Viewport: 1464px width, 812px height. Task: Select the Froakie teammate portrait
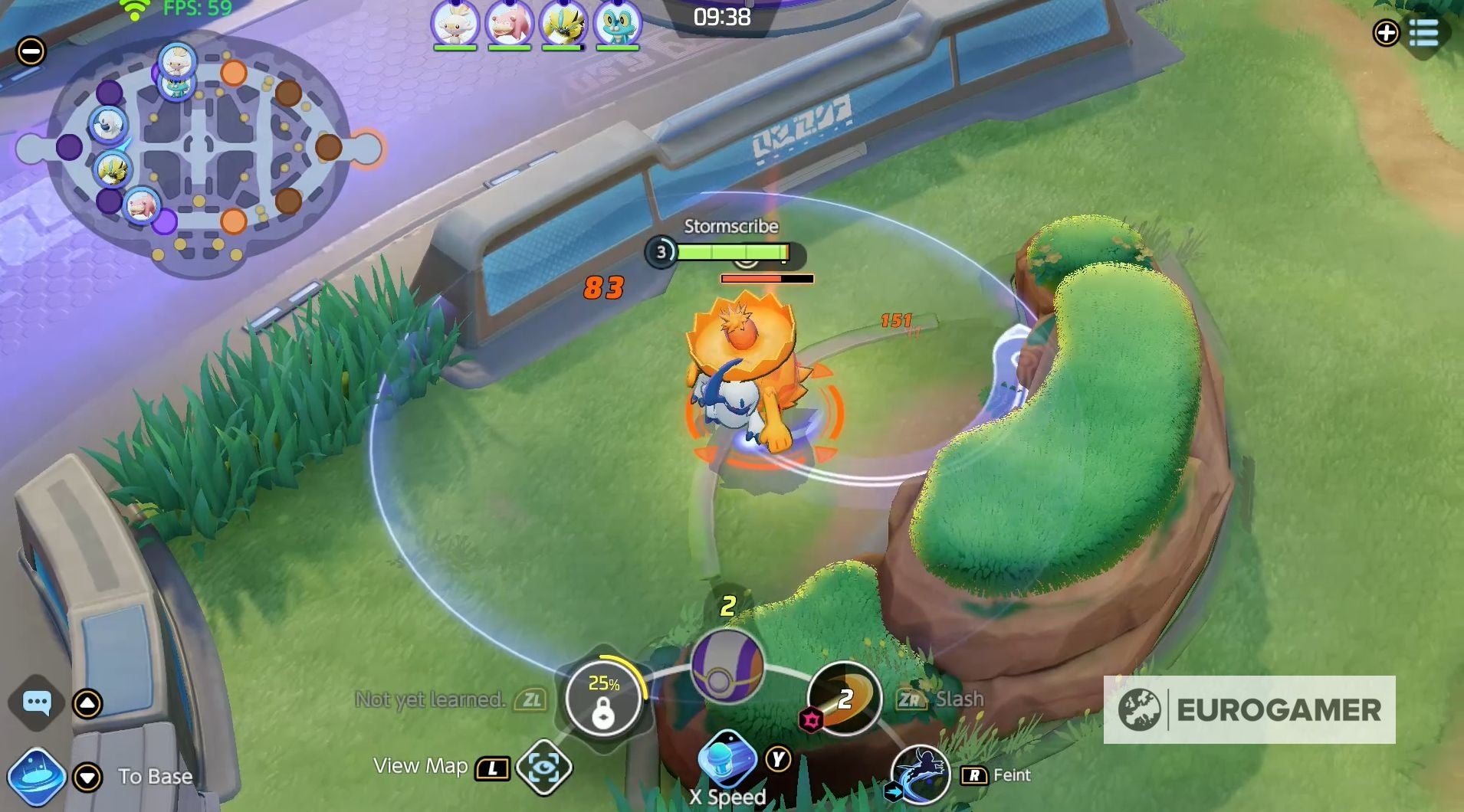point(618,23)
